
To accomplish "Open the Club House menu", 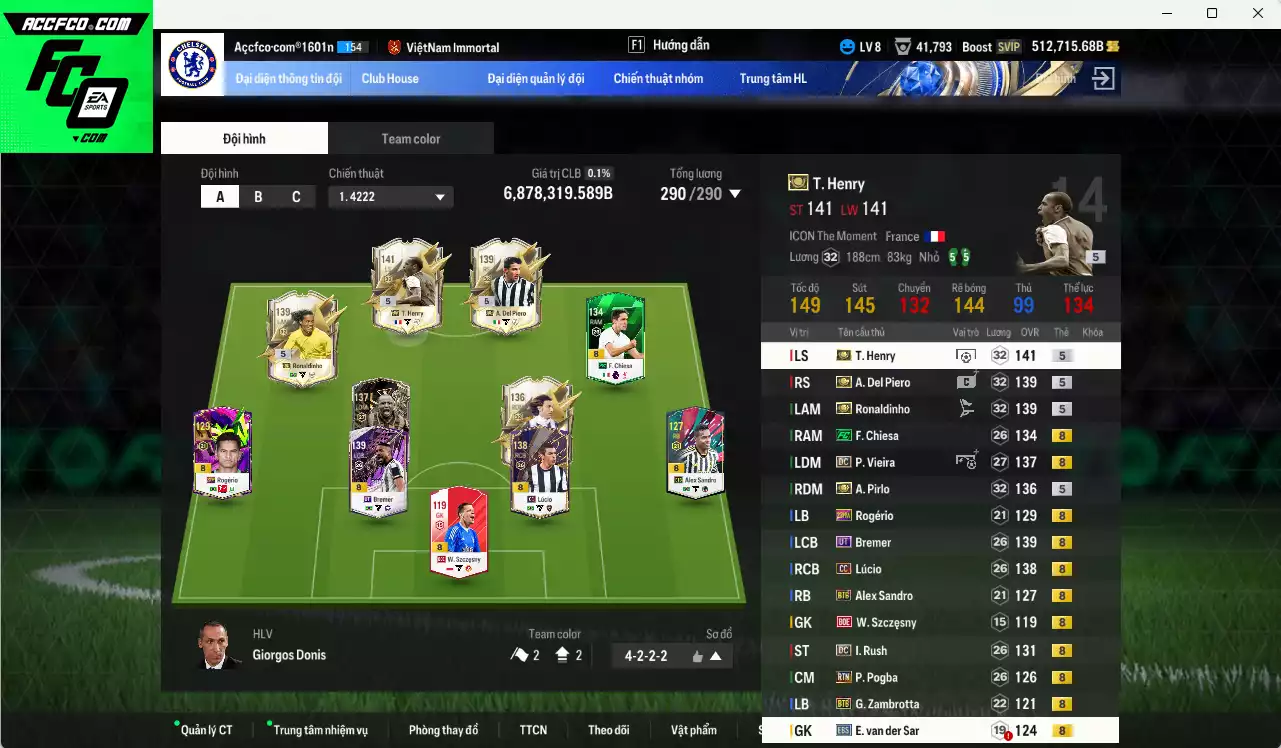I will (x=390, y=78).
